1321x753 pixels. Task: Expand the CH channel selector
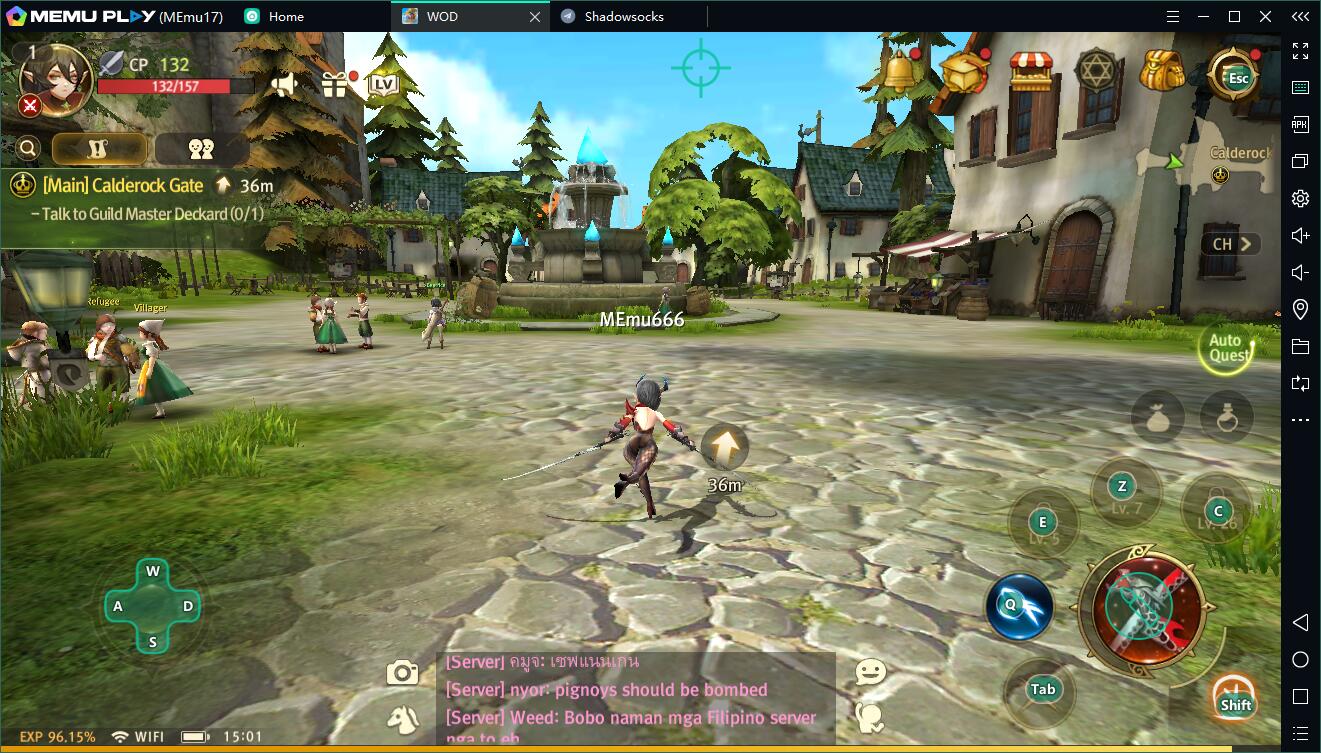coord(1231,244)
